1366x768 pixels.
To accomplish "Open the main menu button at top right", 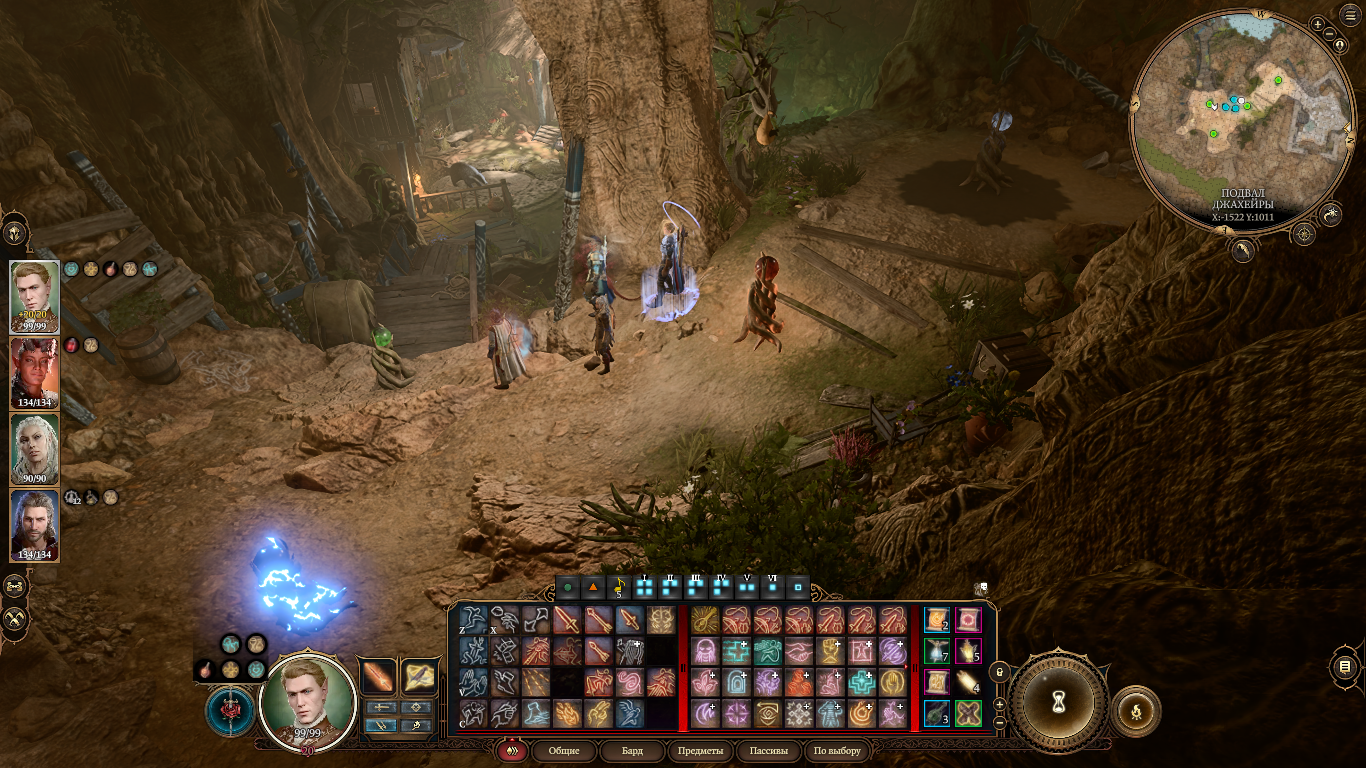I will (x=1351, y=15).
